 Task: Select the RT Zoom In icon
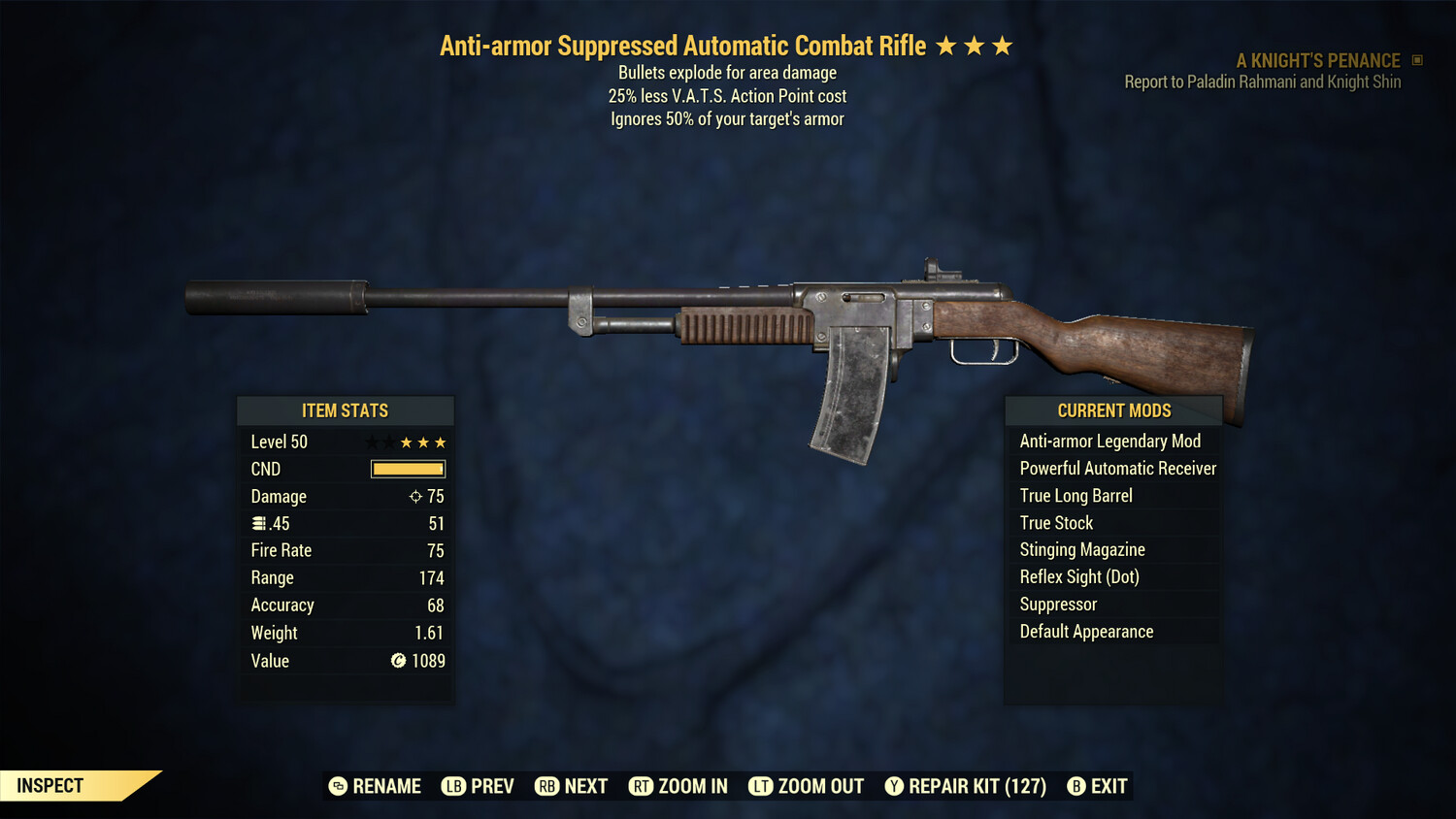pyautogui.click(x=641, y=786)
